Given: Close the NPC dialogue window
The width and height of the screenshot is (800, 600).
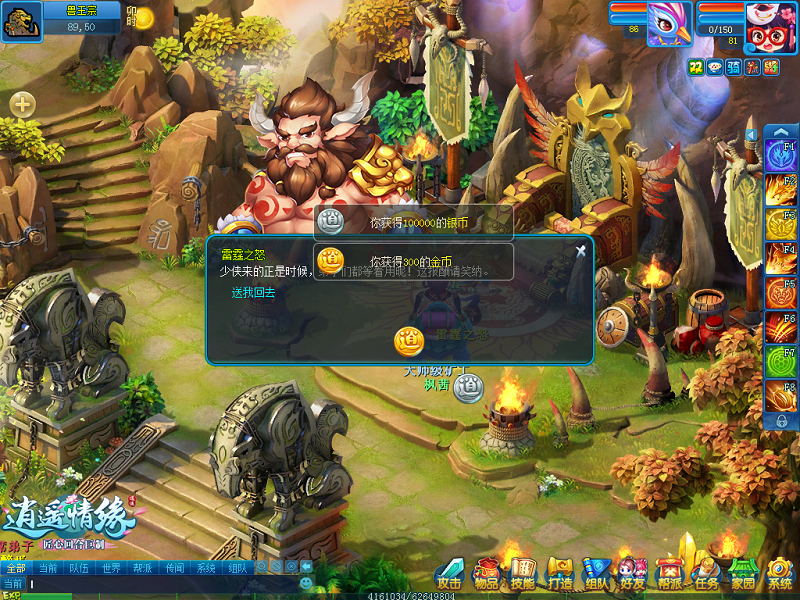Looking at the screenshot, I should tap(580, 250).
